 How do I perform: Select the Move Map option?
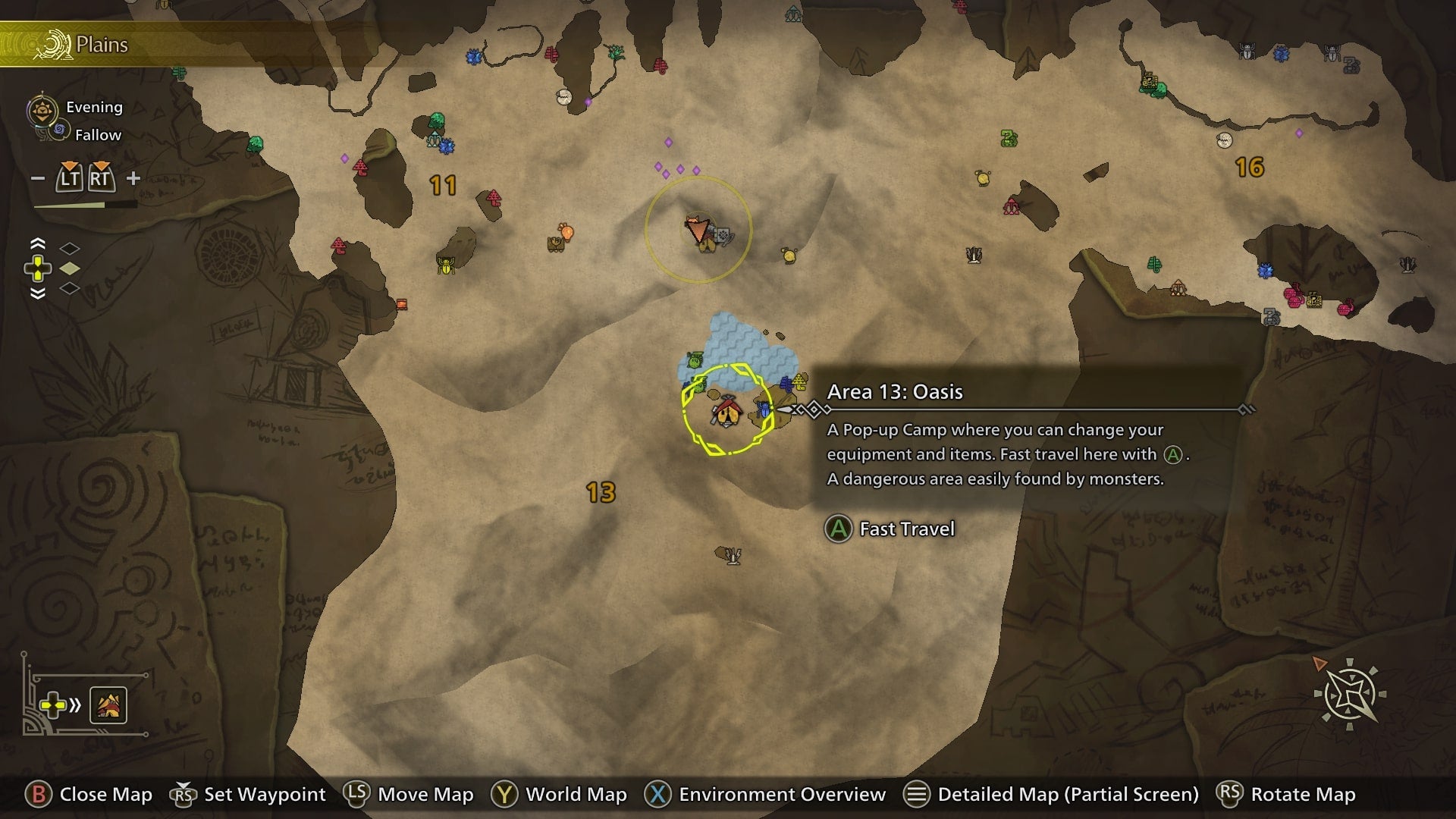pos(425,794)
